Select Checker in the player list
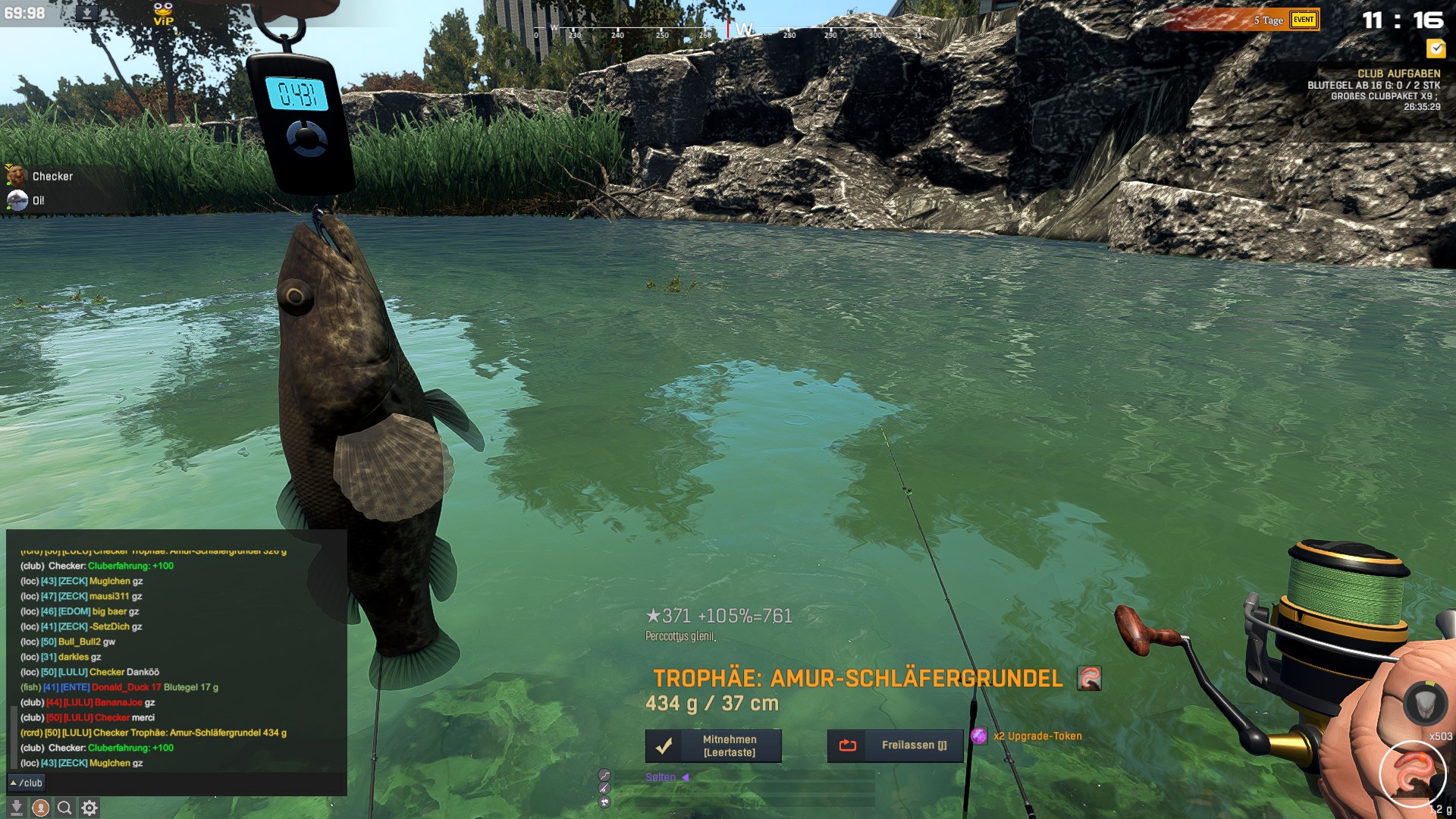The width and height of the screenshot is (1456, 819). coord(52,177)
